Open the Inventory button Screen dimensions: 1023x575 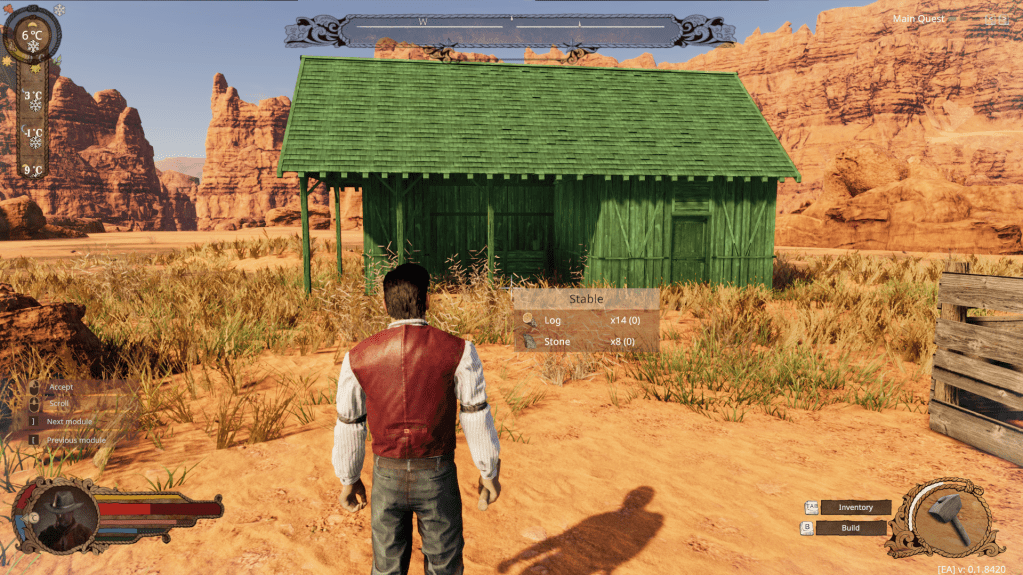point(855,507)
